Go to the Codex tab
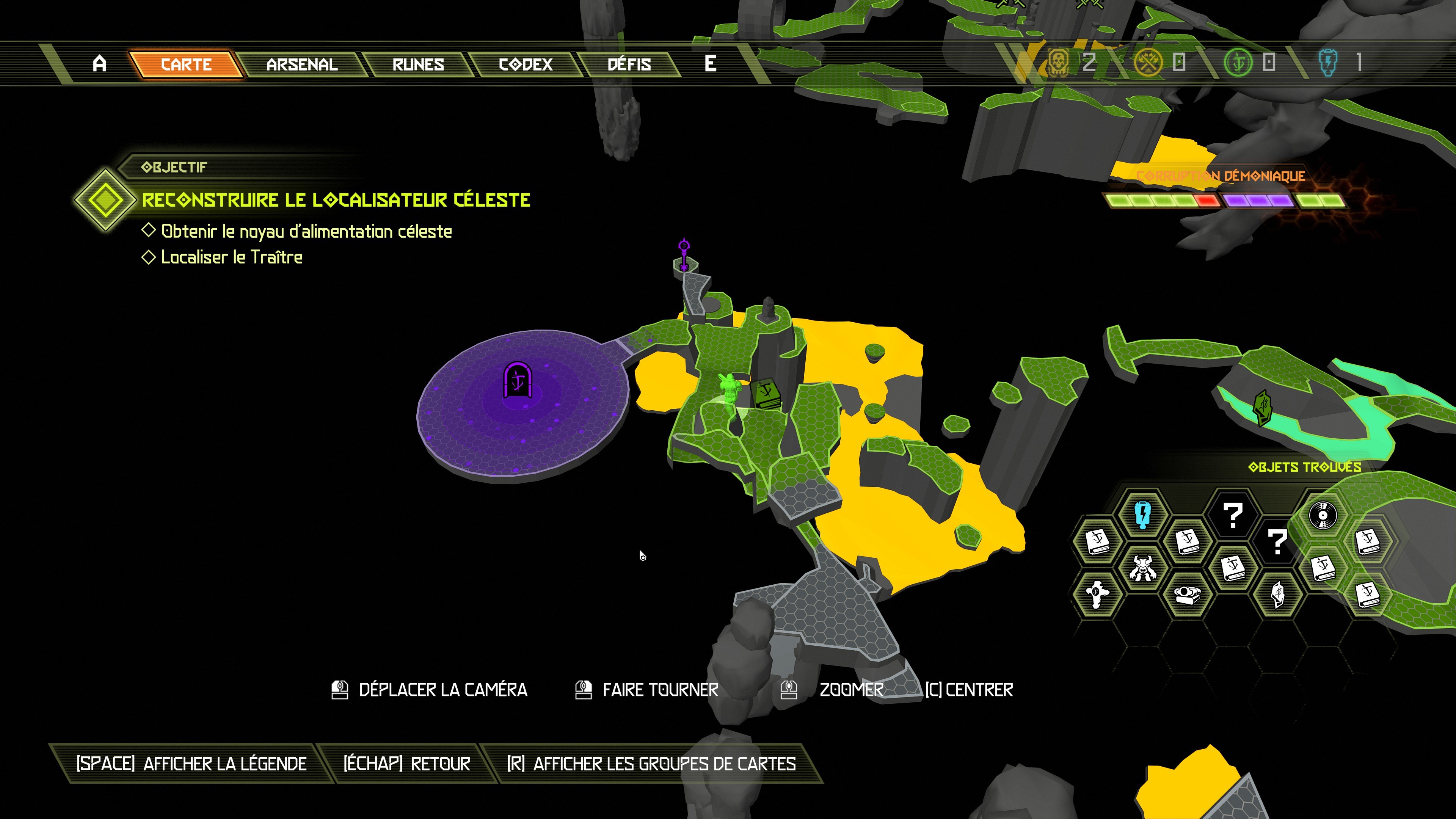The width and height of the screenshot is (1456, 819). tap(525, 64)
